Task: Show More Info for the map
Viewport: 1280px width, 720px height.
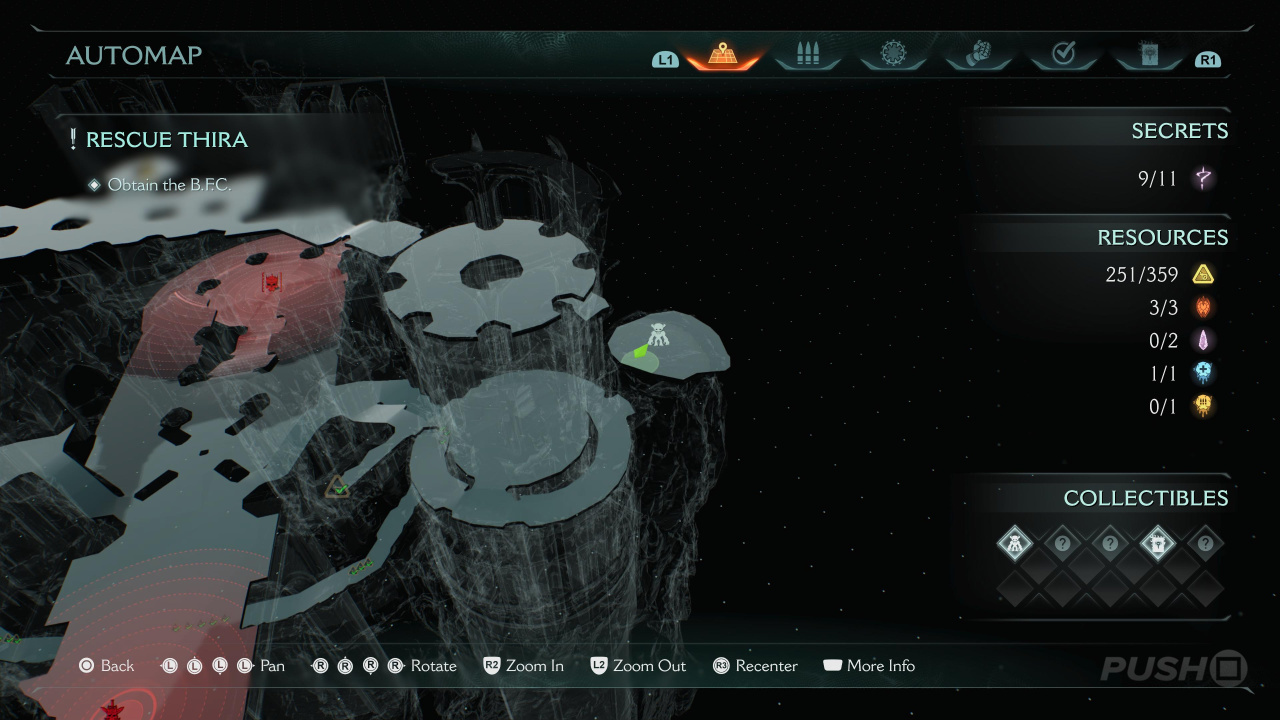Action: pyautogui.click(x=868, y=666)
